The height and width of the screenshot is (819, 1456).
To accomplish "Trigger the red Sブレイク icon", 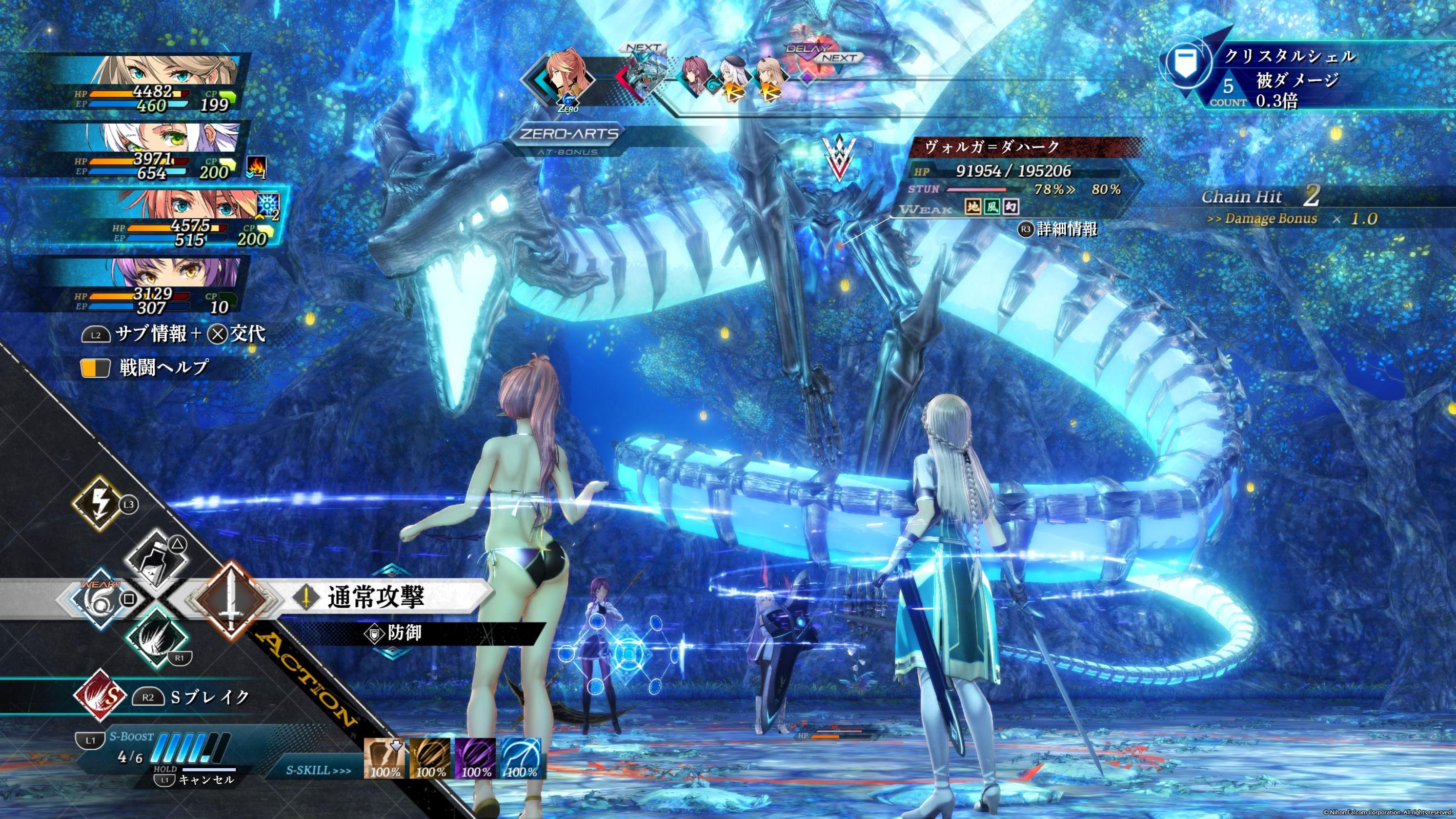I will tap(100, 697).
